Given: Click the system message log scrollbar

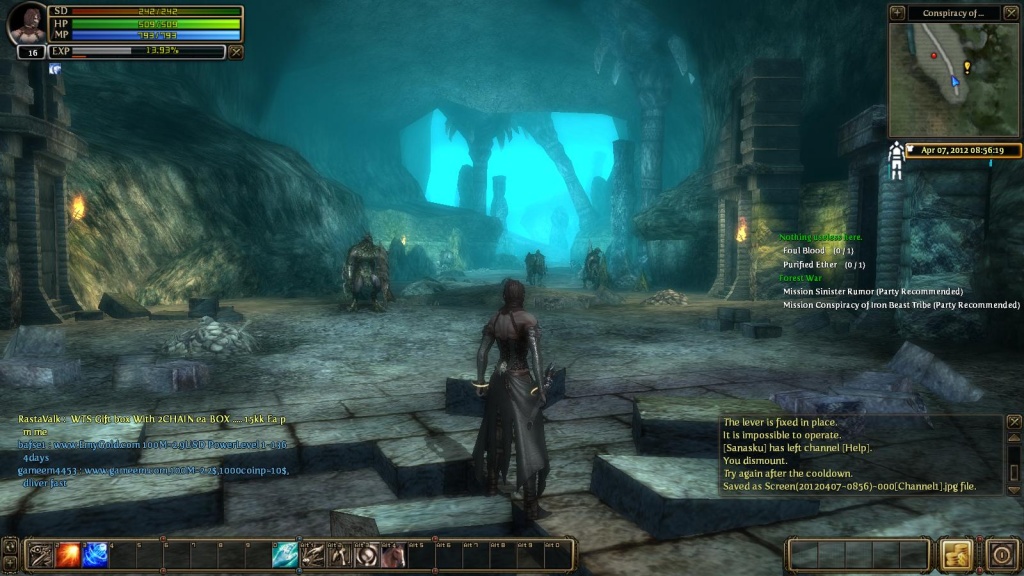Looking at the screenshot, I should click(x=1012, y=460).
